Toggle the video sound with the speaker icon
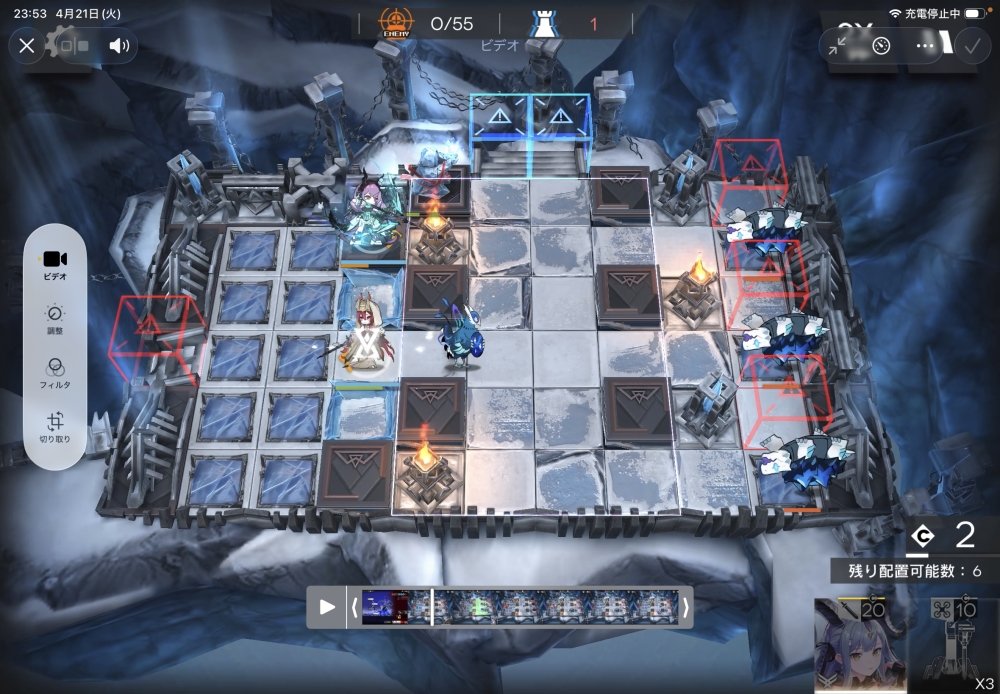1000x694 pixels. [119, 45]
